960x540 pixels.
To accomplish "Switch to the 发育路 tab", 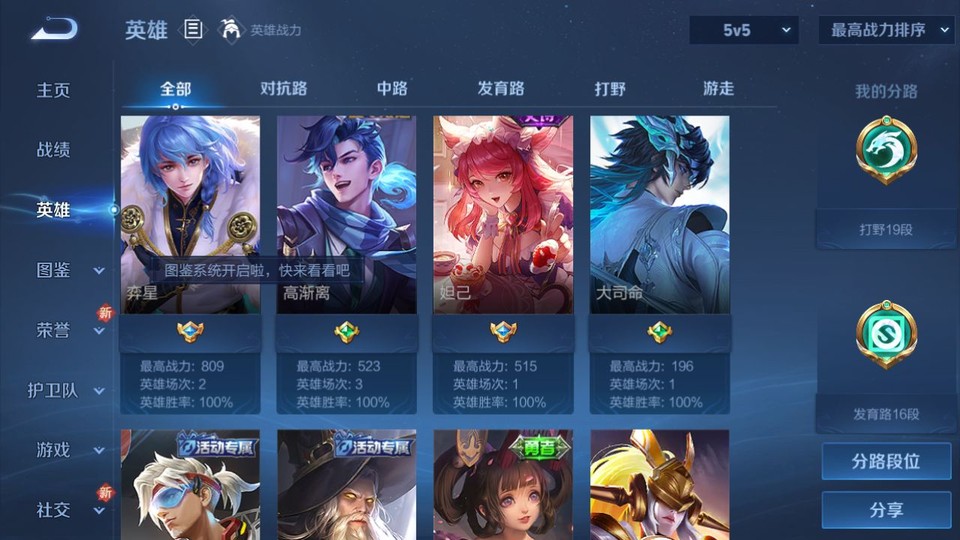I will [501, 89].
